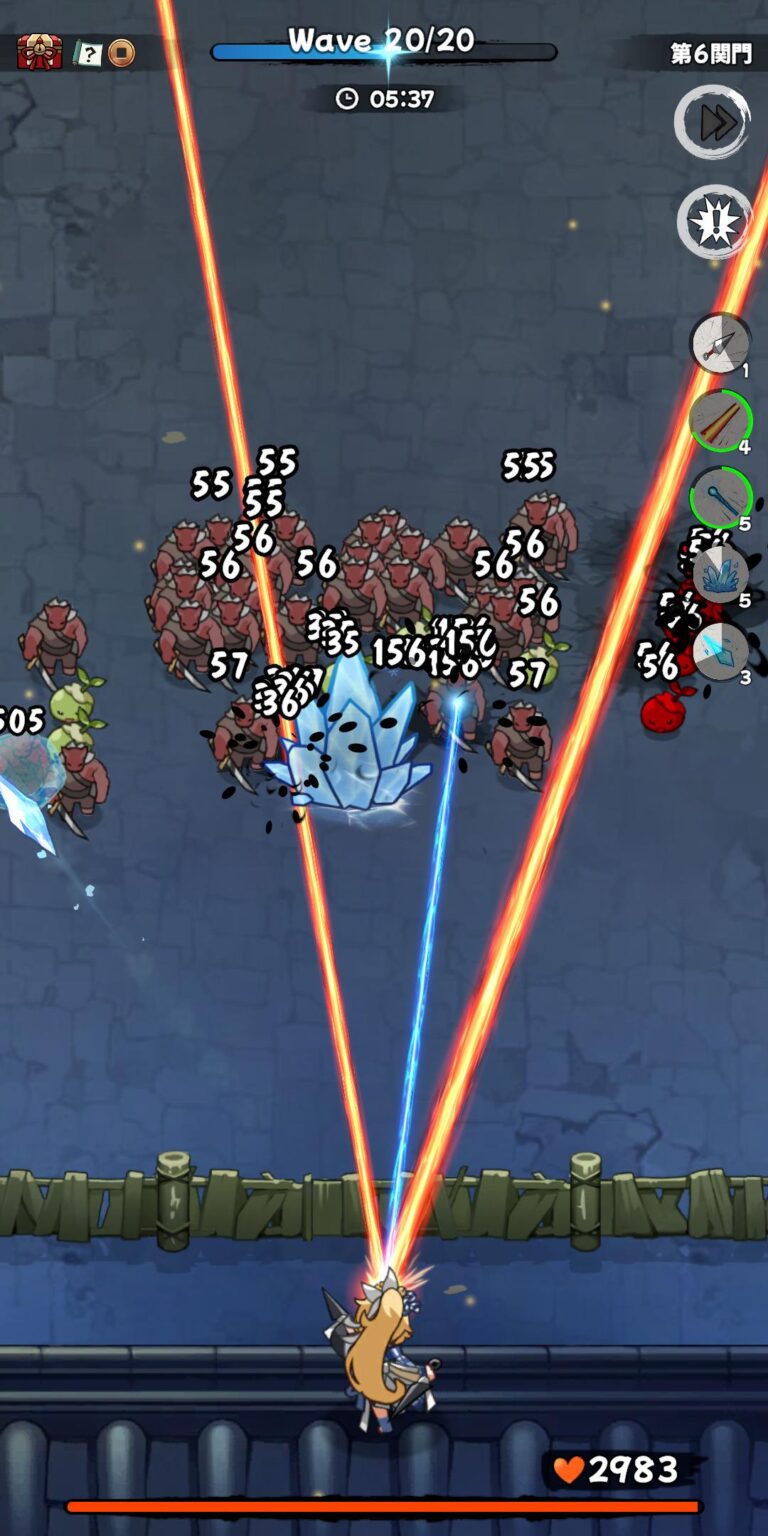
Task: Select the ice crystal cluster skill
Action: pos(720,575)
